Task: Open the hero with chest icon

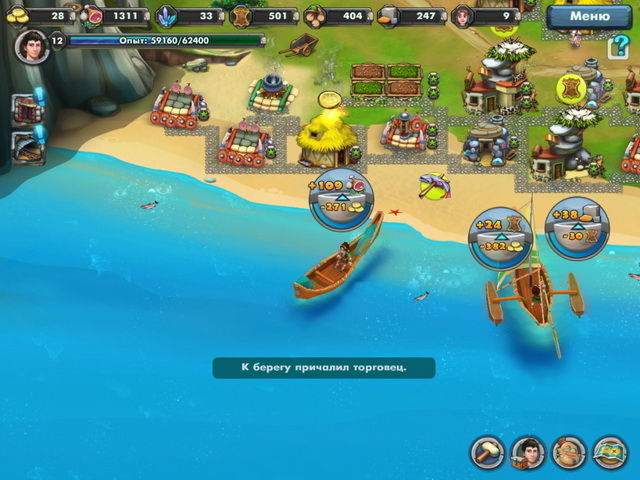Action: [x=528, y=452]
